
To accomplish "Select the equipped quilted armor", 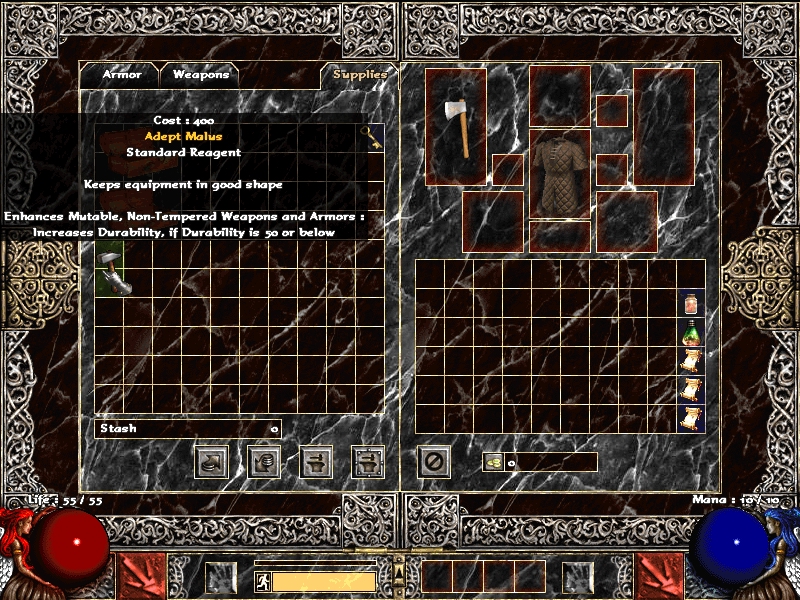I will click(x=560, y=174).
